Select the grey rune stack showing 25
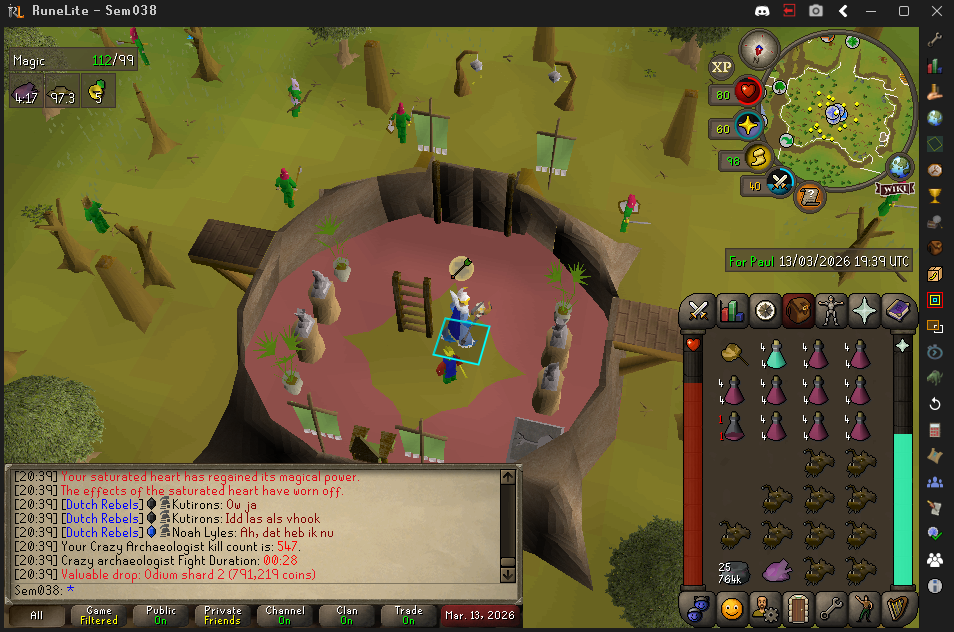 734,571
